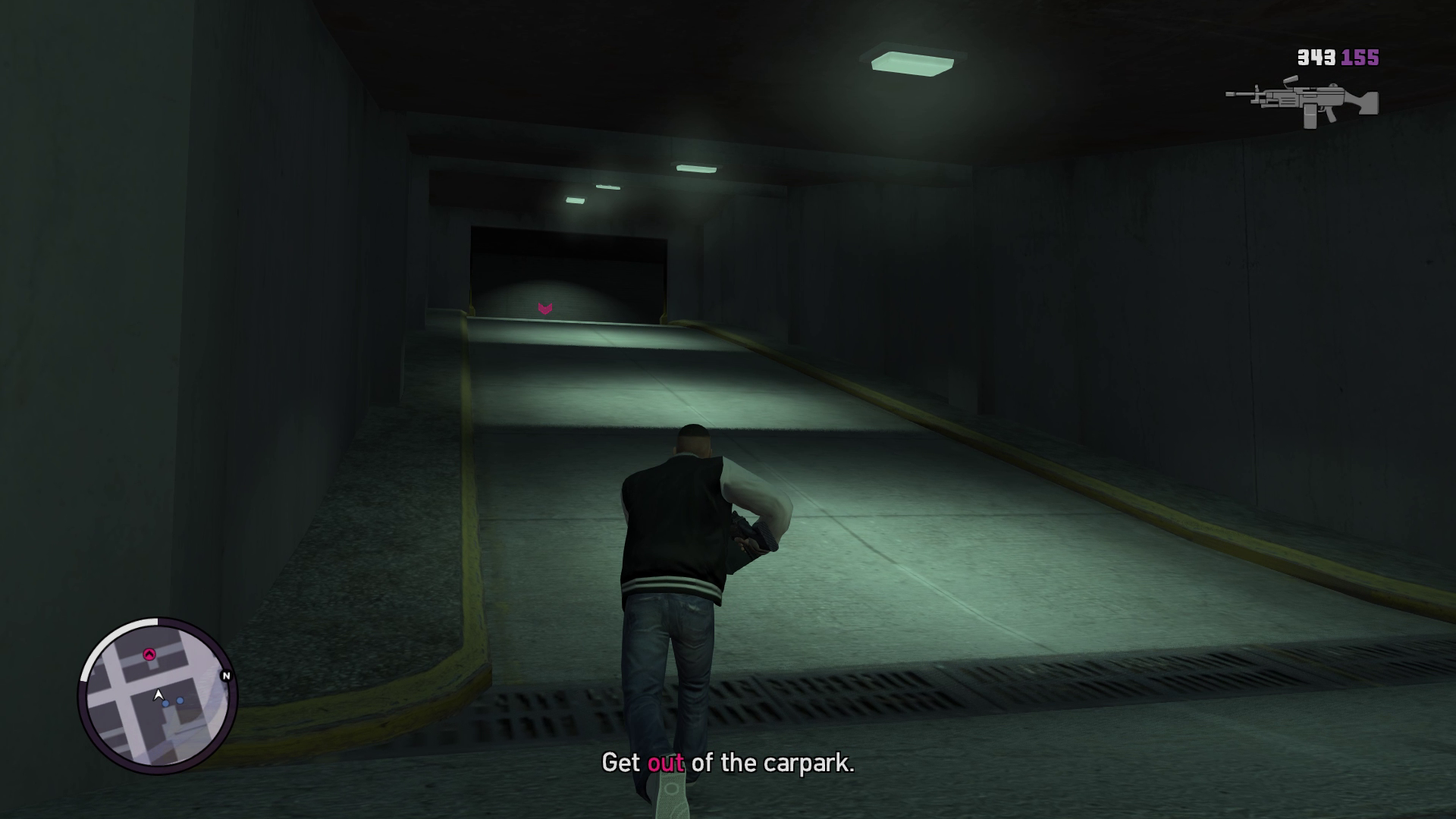Click the white player arrow on radar
Viewport: 1456px width, 819px height.
tap(158, 694)
